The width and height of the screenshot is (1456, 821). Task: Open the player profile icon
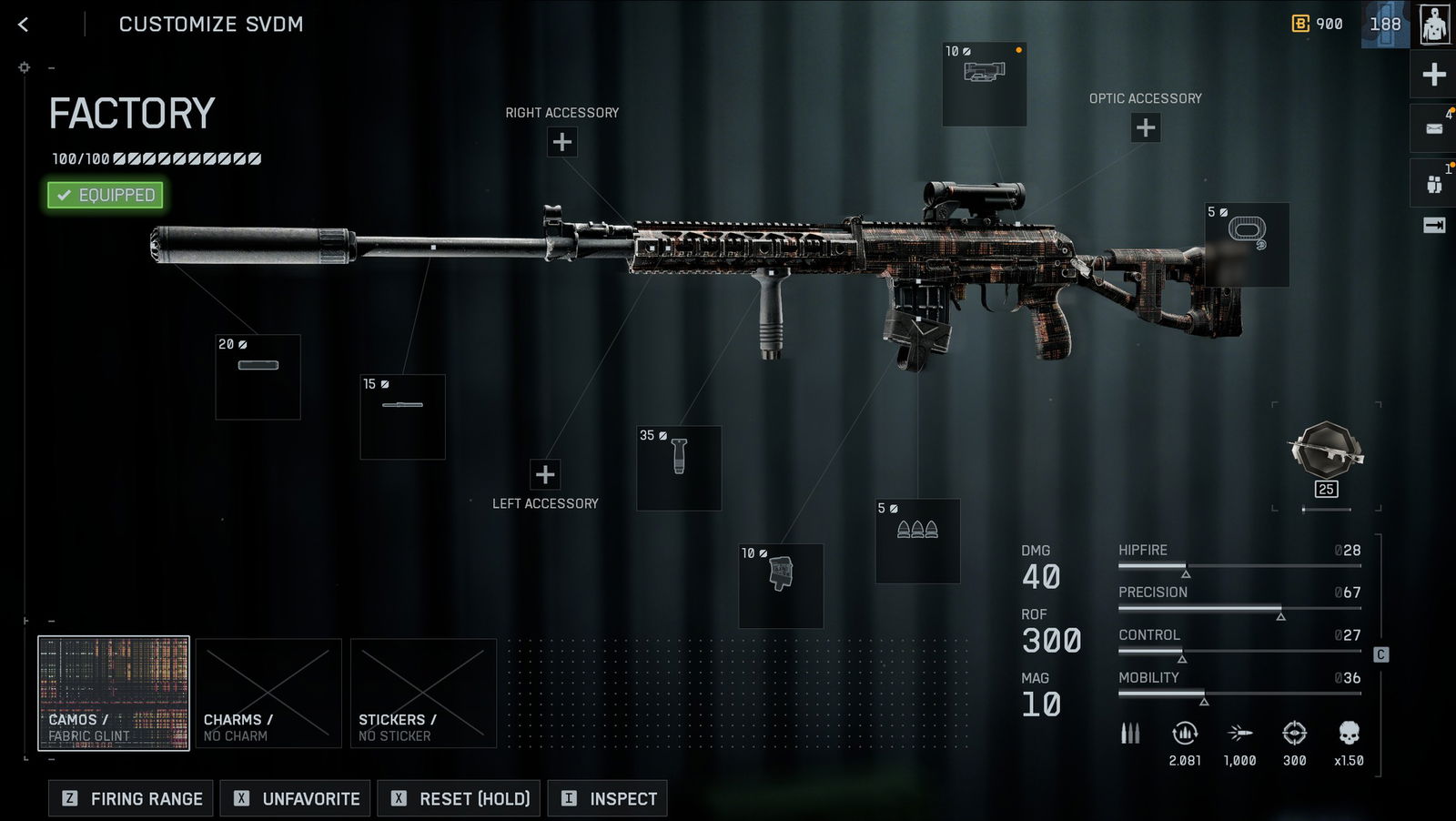pos(1434,25)
